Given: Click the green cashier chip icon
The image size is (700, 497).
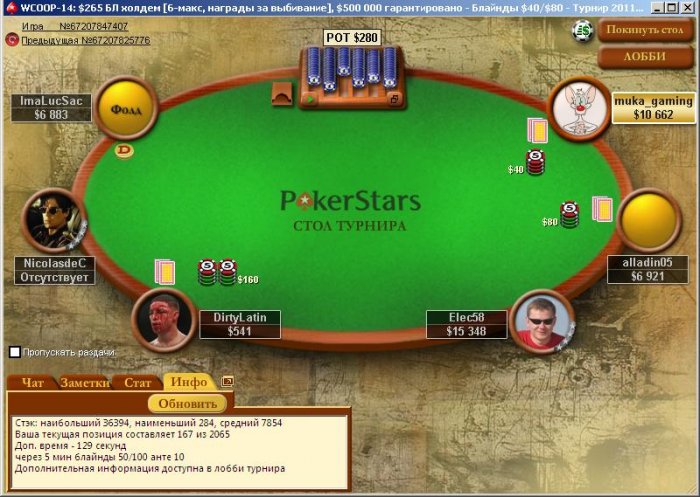Looking at the screenshot, I should [x=582, y=31].
